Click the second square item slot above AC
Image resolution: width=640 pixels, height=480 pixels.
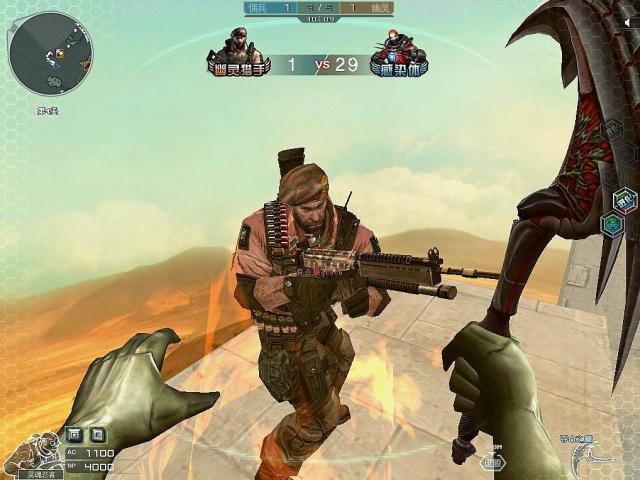98,434
